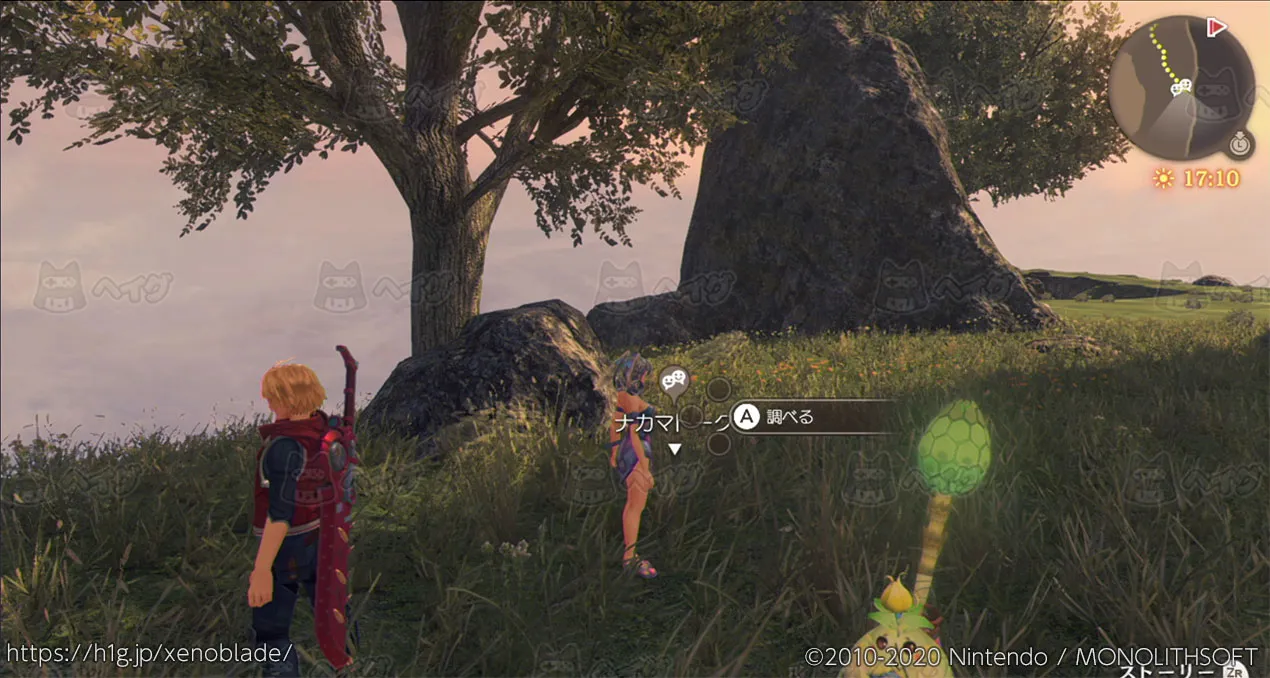Open the h1g.jp xenoblade link
Screen dimensions: 1270x678
pyautogui.click(x=149, y=653)
